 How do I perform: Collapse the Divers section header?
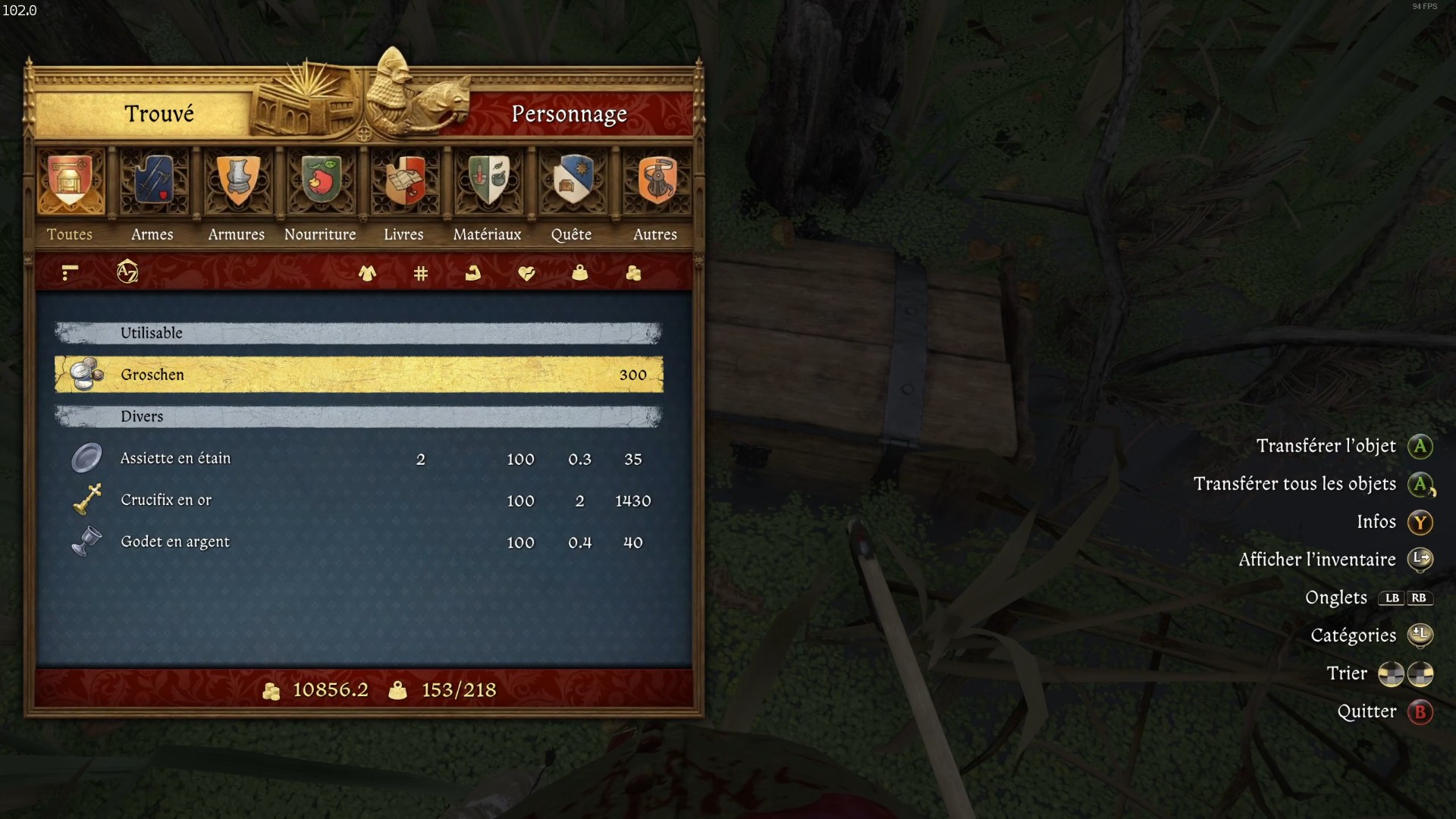(x=356, y=416)
